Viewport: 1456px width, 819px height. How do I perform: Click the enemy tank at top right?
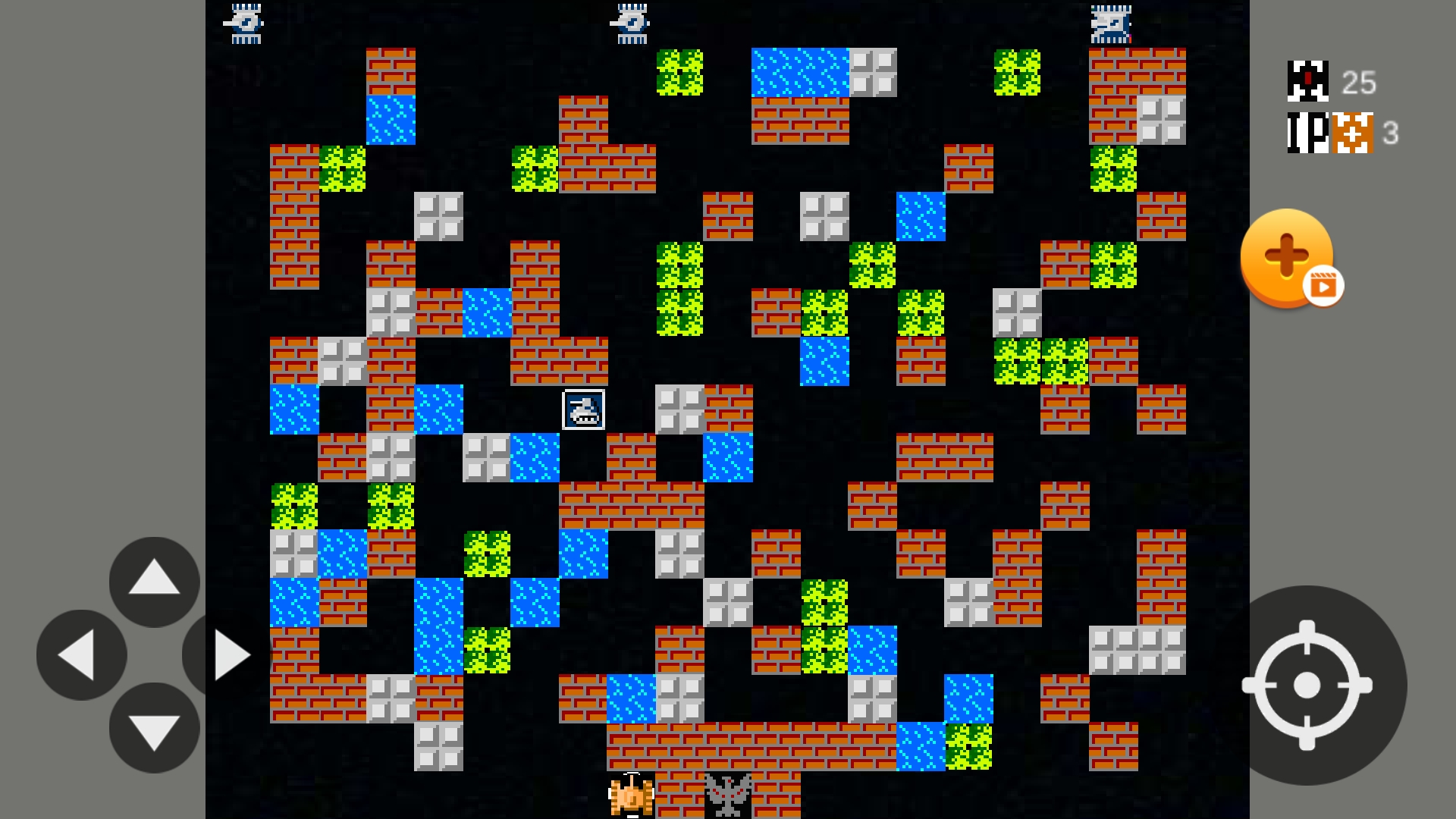(x=1110, y=25)
